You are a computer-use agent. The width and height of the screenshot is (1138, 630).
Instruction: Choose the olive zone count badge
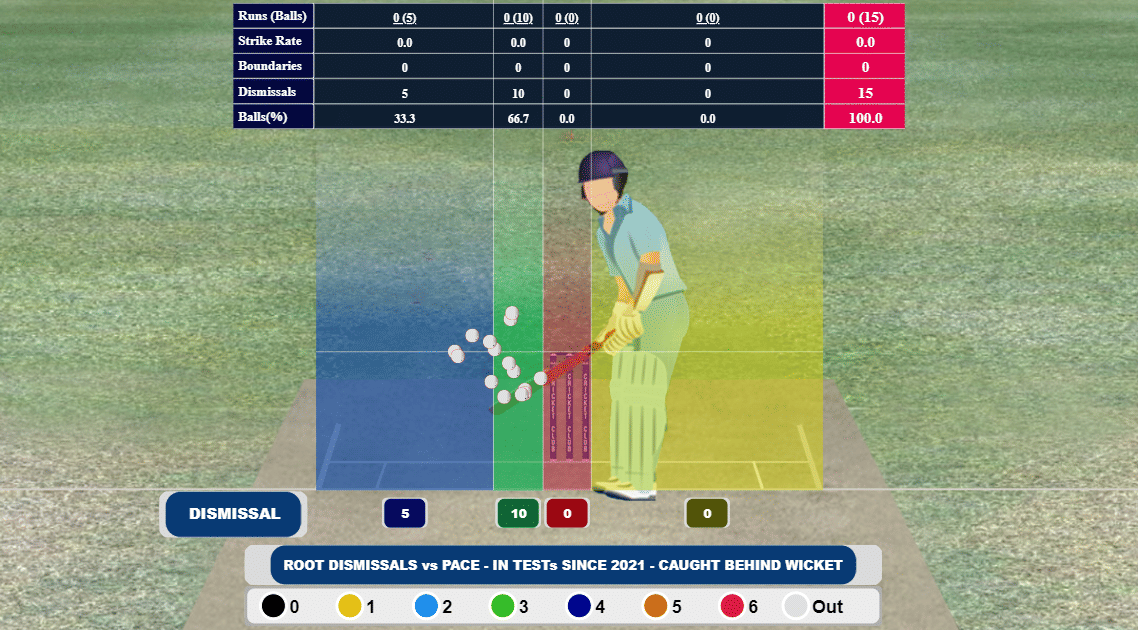click(707, 514)
